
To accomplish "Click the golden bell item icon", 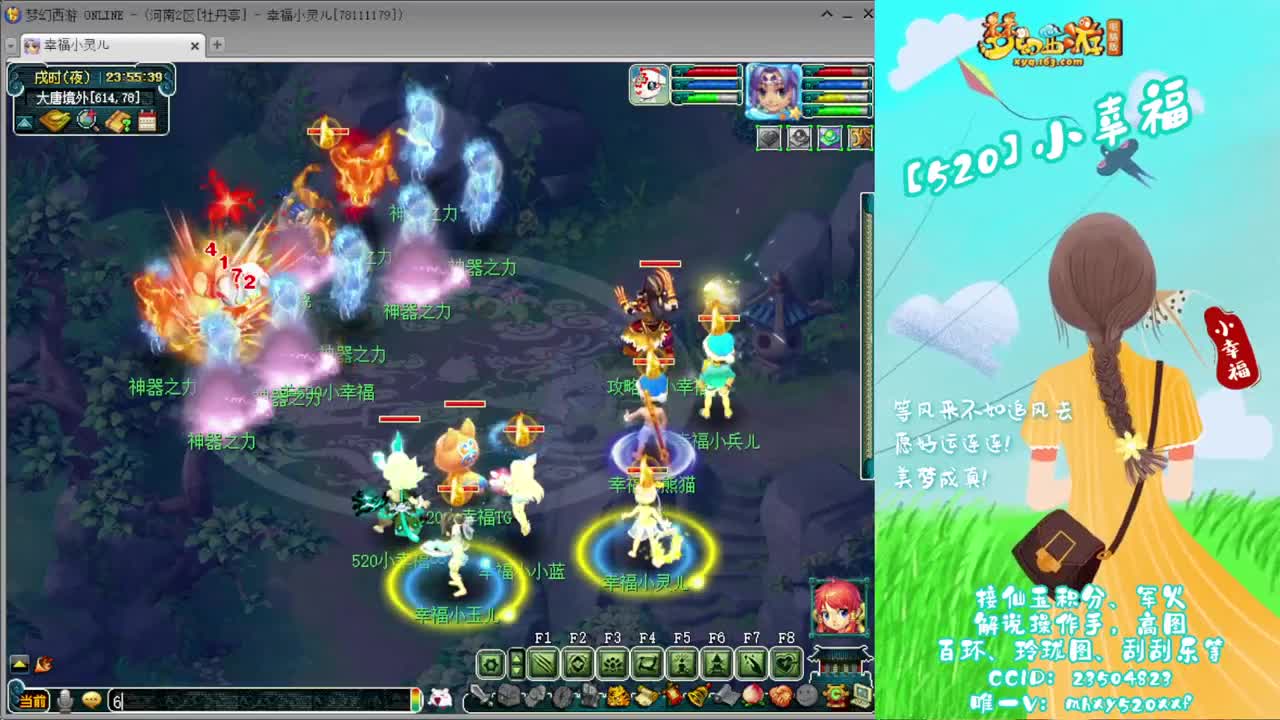I will click(699, 694).
